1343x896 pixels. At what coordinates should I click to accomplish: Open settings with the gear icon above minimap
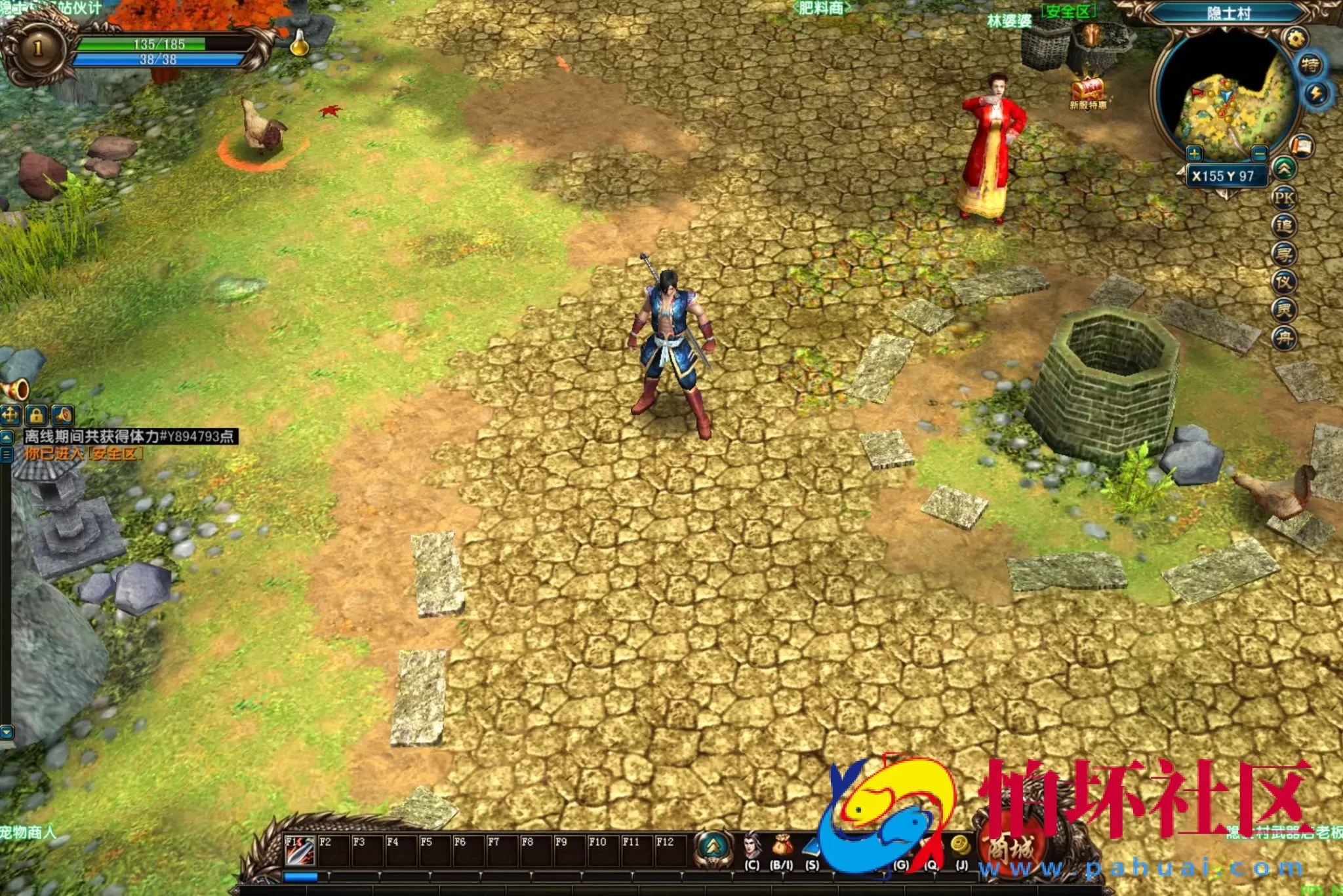(x=1296, y=37)
